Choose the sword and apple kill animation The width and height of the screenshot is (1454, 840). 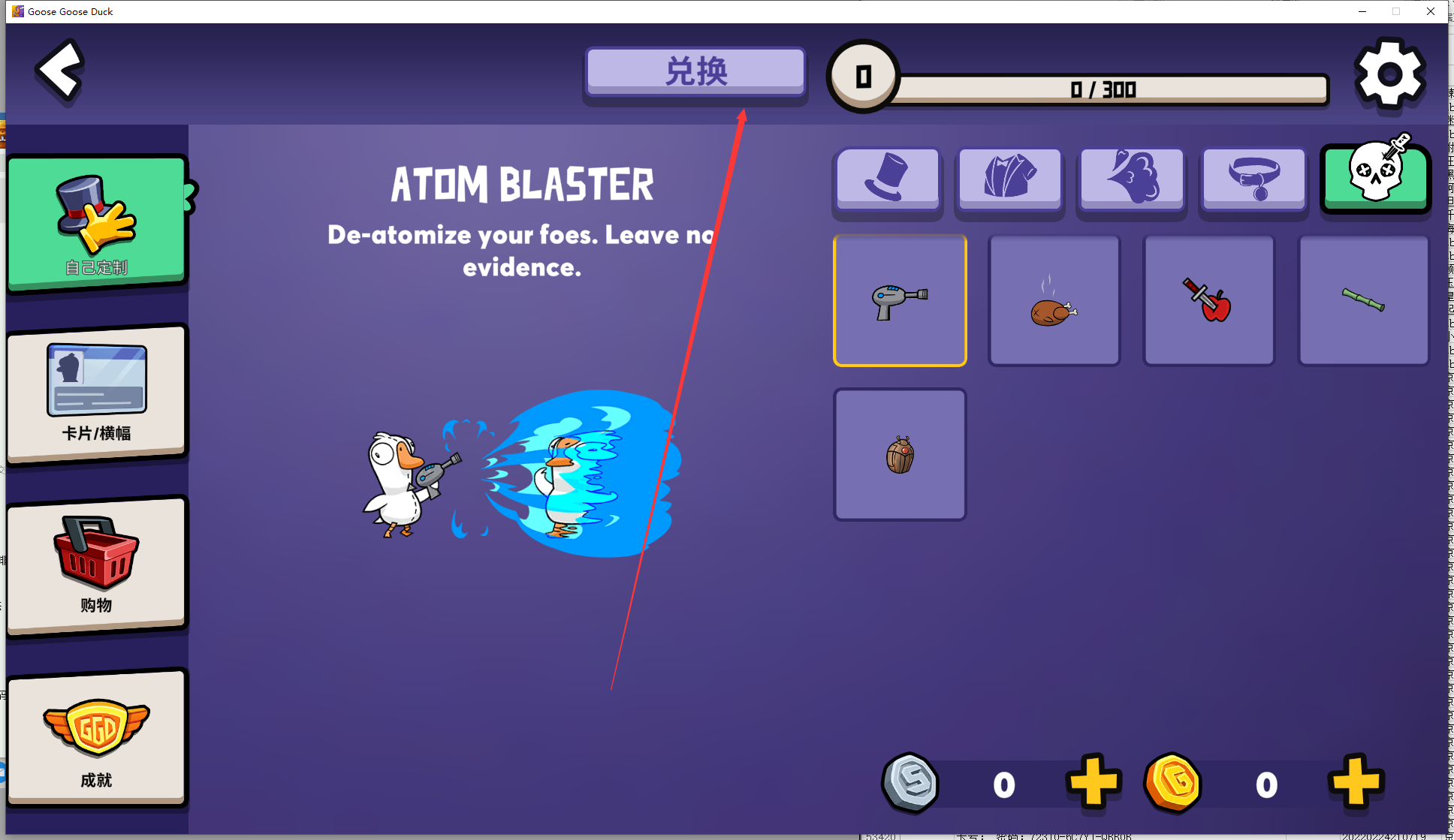click(1209, 300)
